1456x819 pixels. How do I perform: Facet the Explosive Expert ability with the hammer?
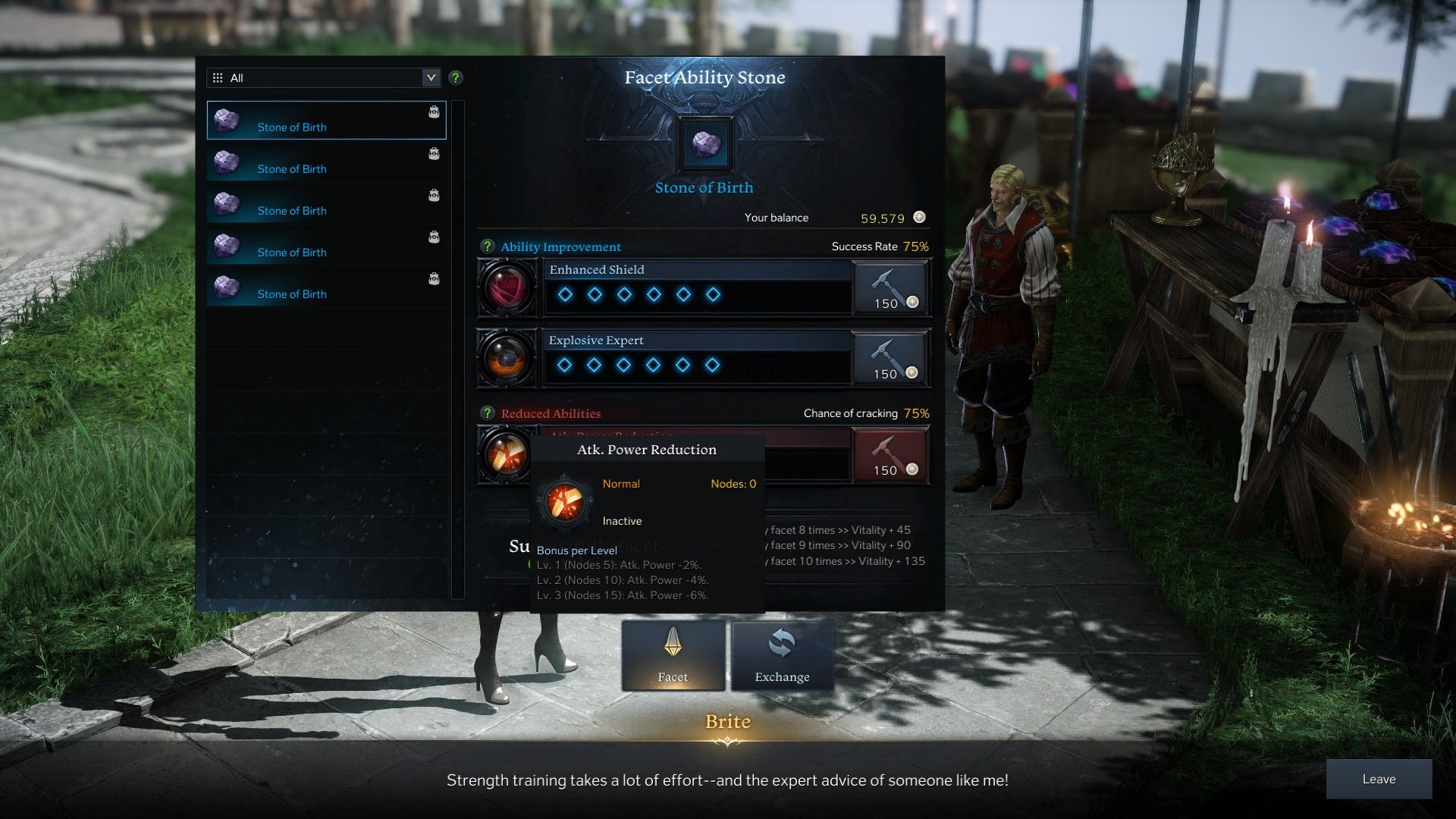[890, 359]
